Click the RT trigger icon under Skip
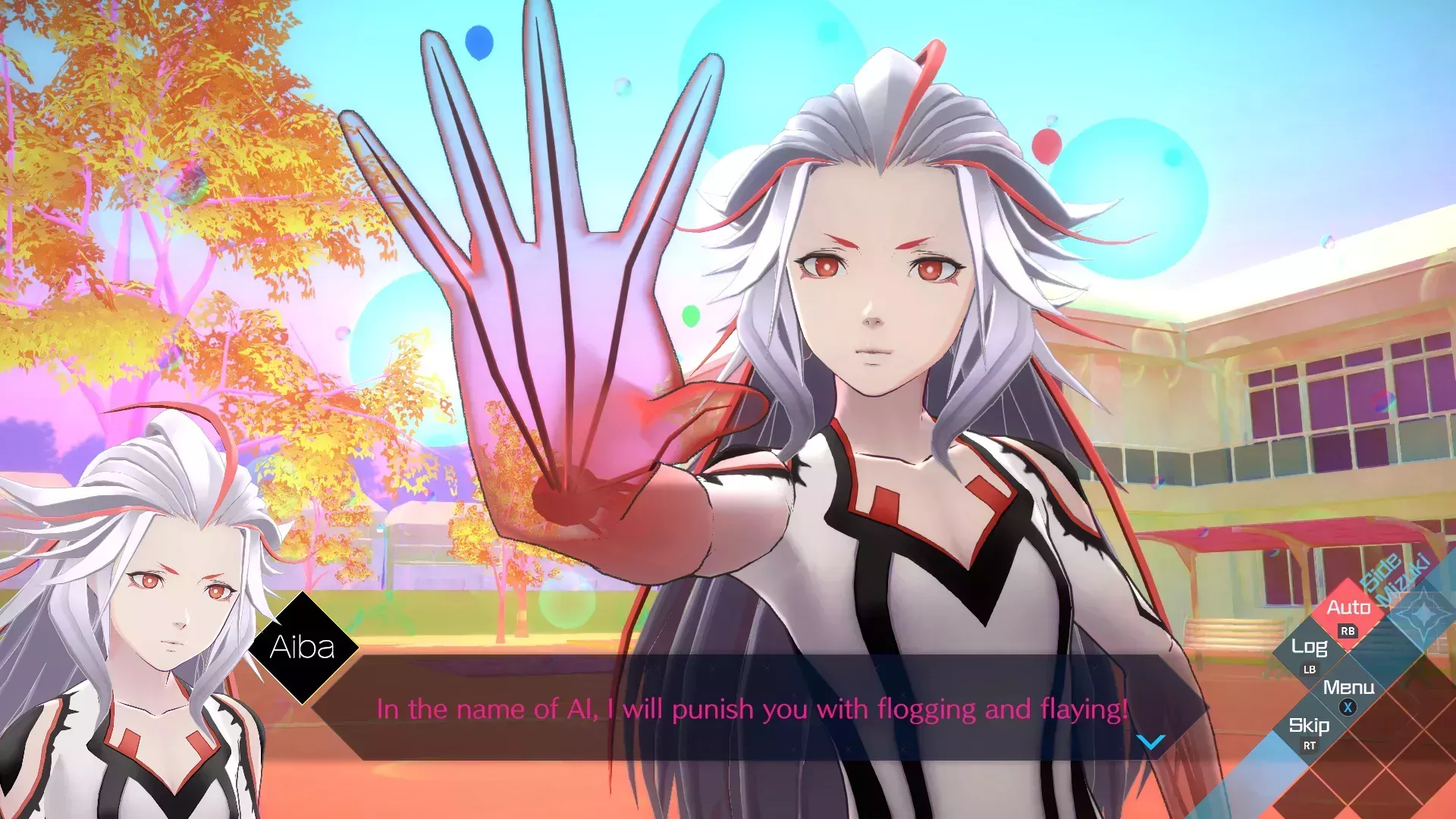Image resolution: width=1456 pixels, height=819 pixels. pyautogui.click(x=1310, y=745)
